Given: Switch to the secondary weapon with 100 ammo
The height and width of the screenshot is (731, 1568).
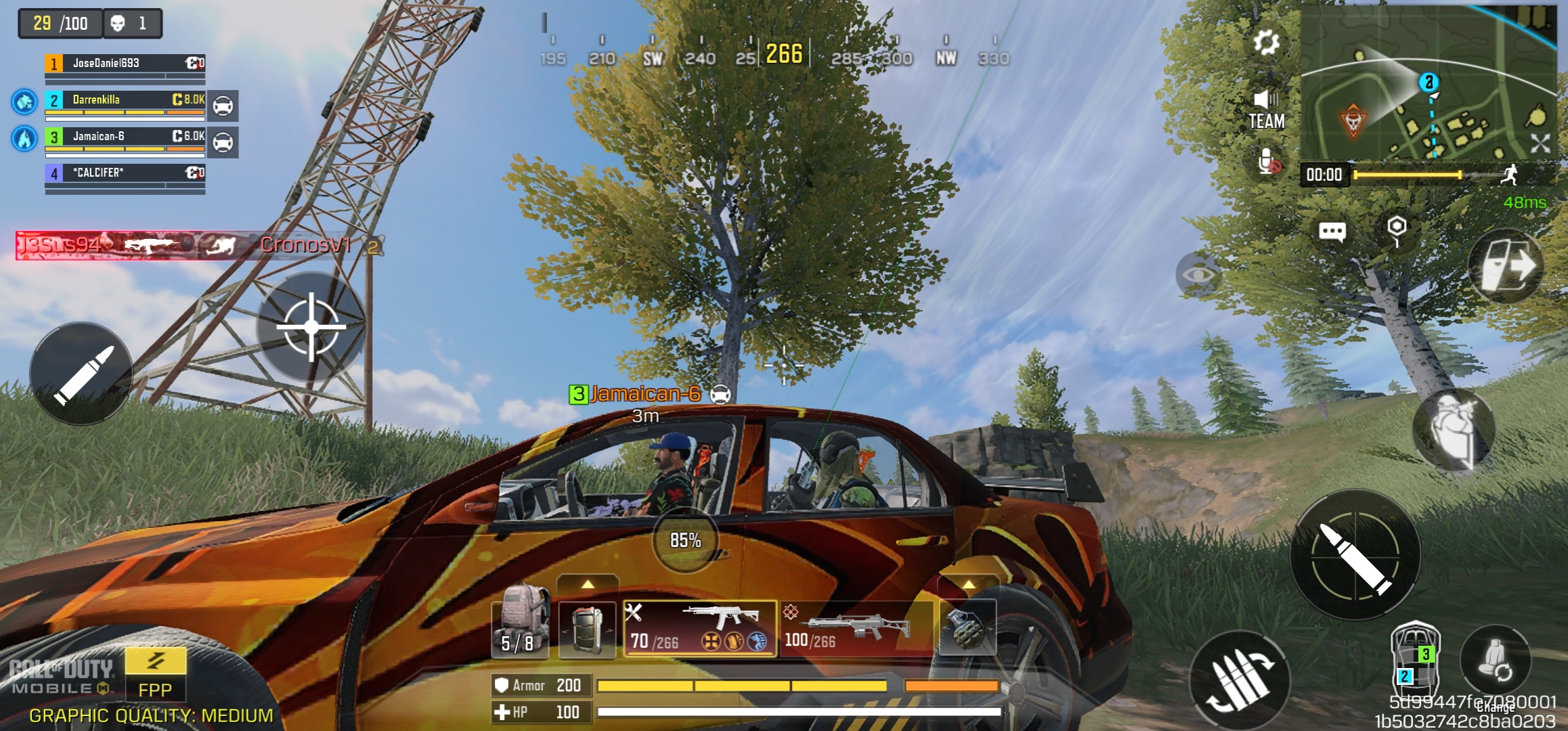Looking at the screenshot, I should pos(856,628).
